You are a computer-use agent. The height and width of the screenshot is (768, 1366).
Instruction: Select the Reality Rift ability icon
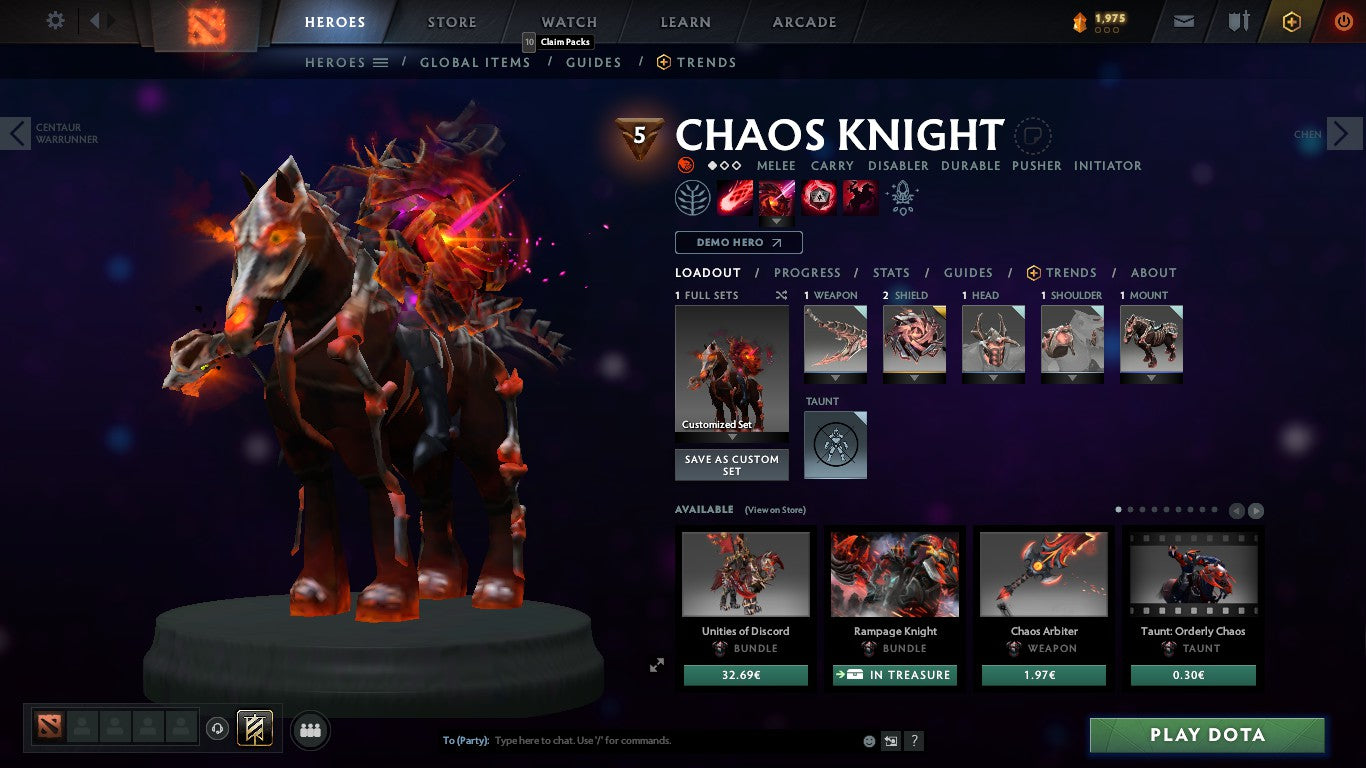[777, 196]
